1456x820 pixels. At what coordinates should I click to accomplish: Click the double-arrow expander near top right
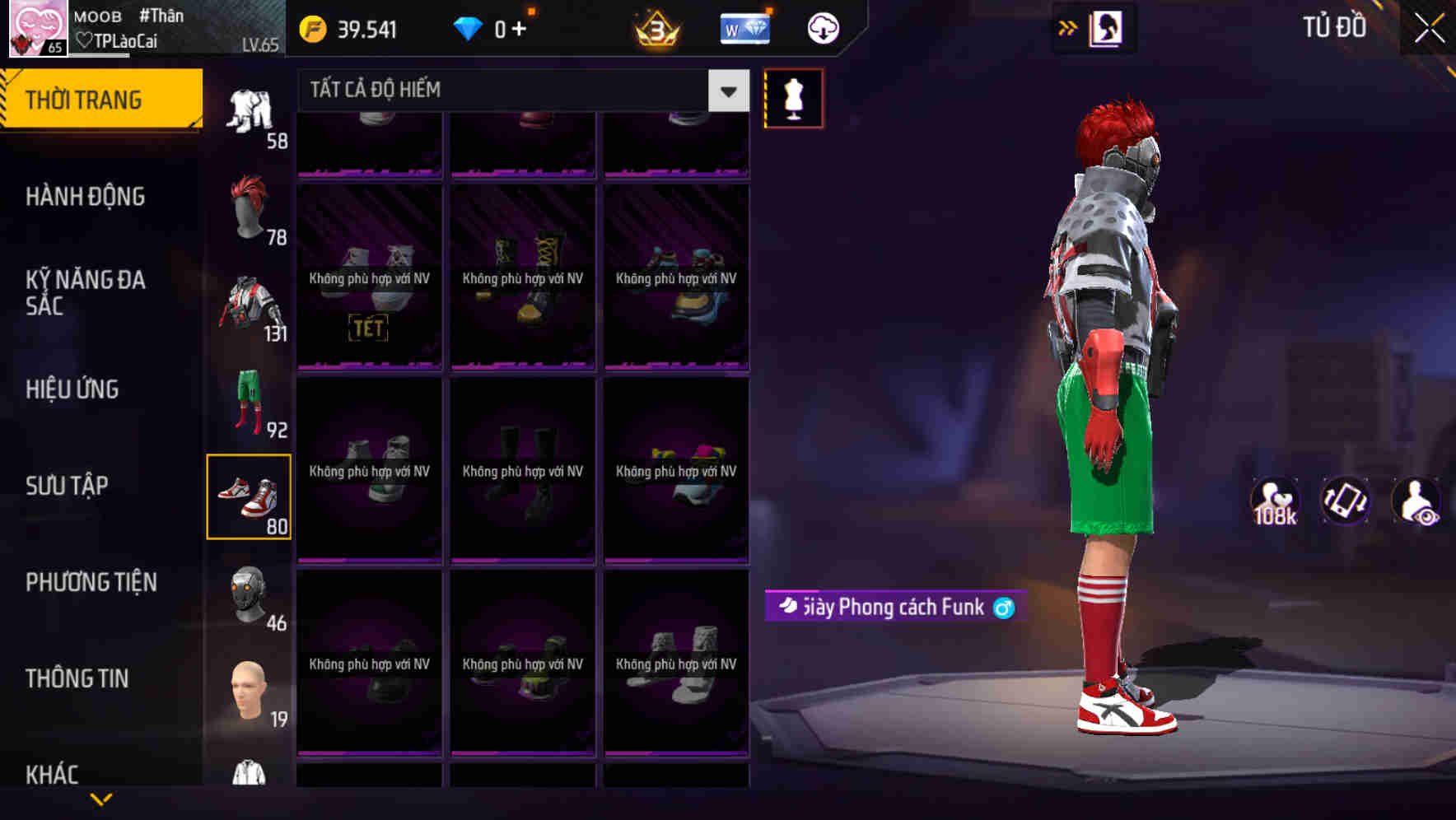pos(1068,27)
